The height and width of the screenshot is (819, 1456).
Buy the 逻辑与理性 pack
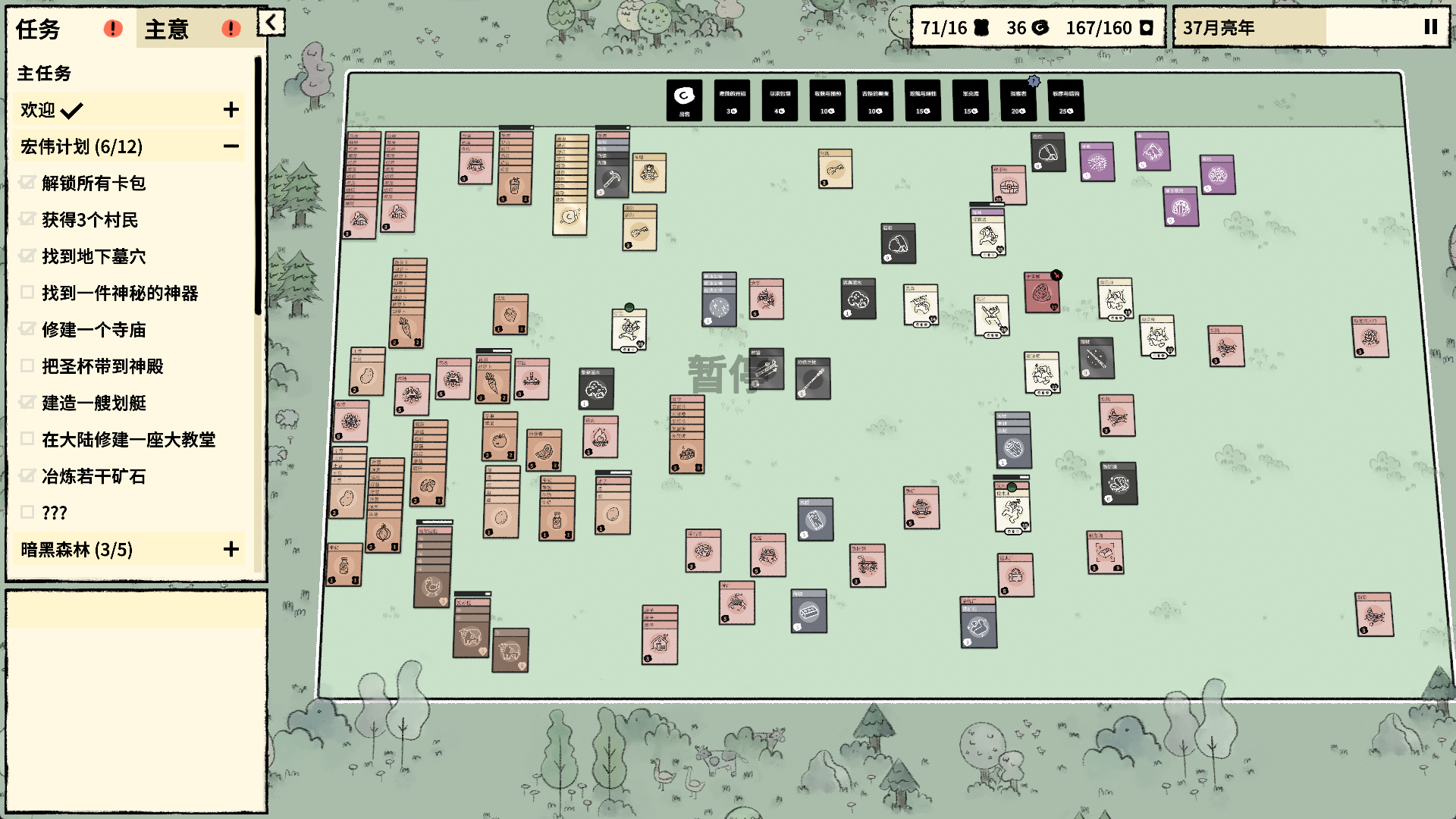point(923,100)
